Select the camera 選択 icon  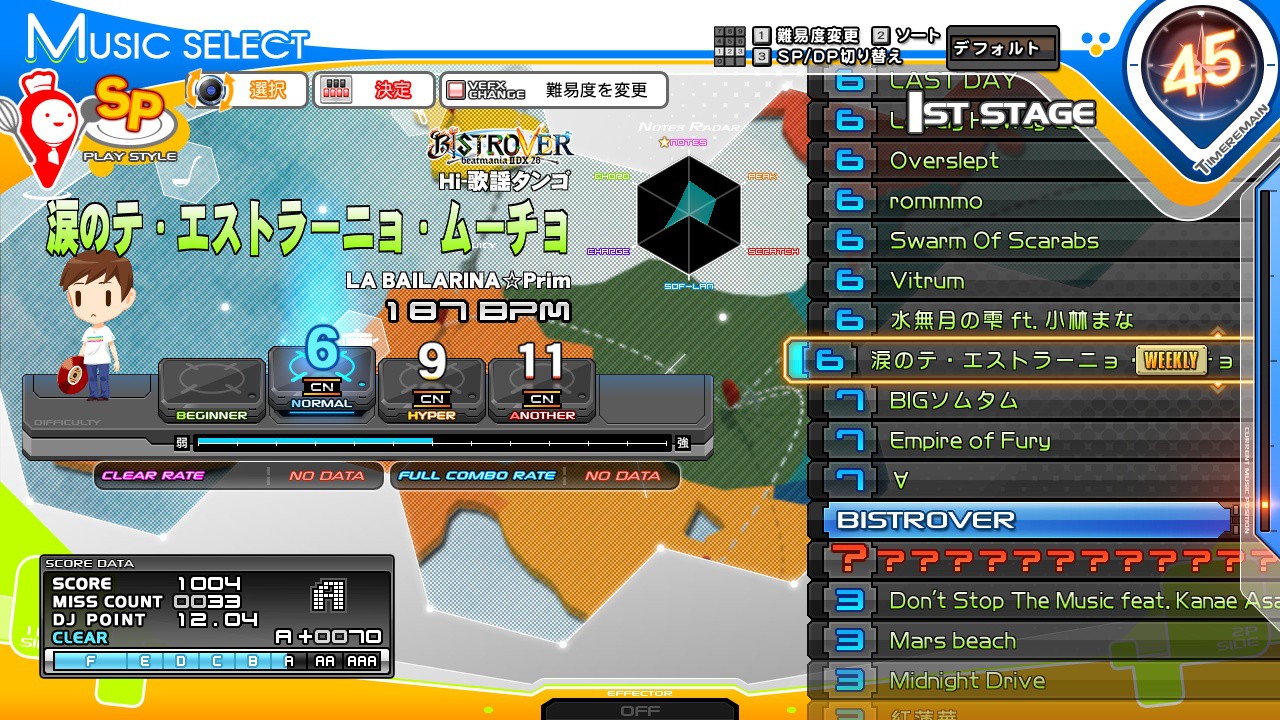pos(208,90)
